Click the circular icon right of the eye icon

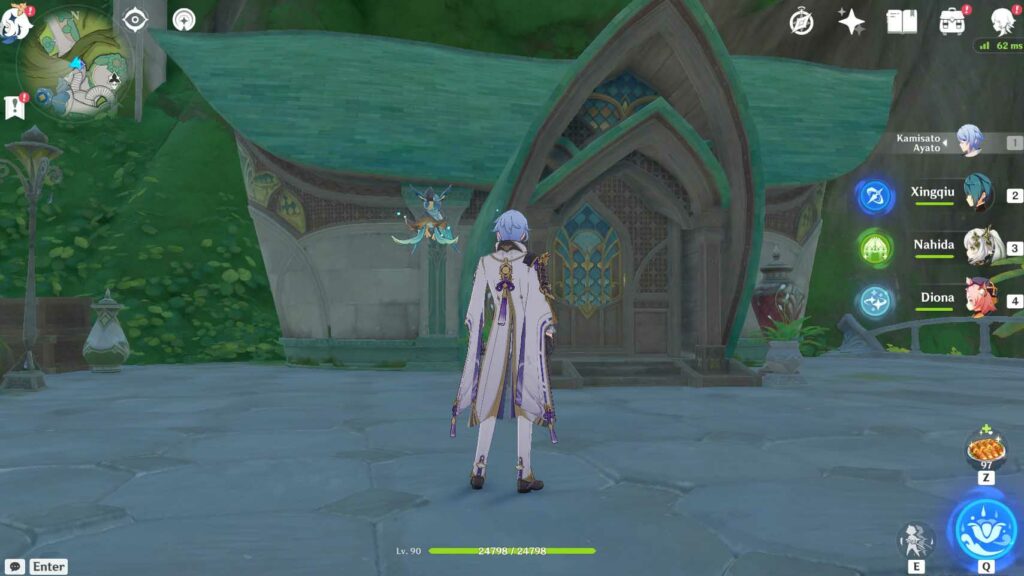click(184, 19)
